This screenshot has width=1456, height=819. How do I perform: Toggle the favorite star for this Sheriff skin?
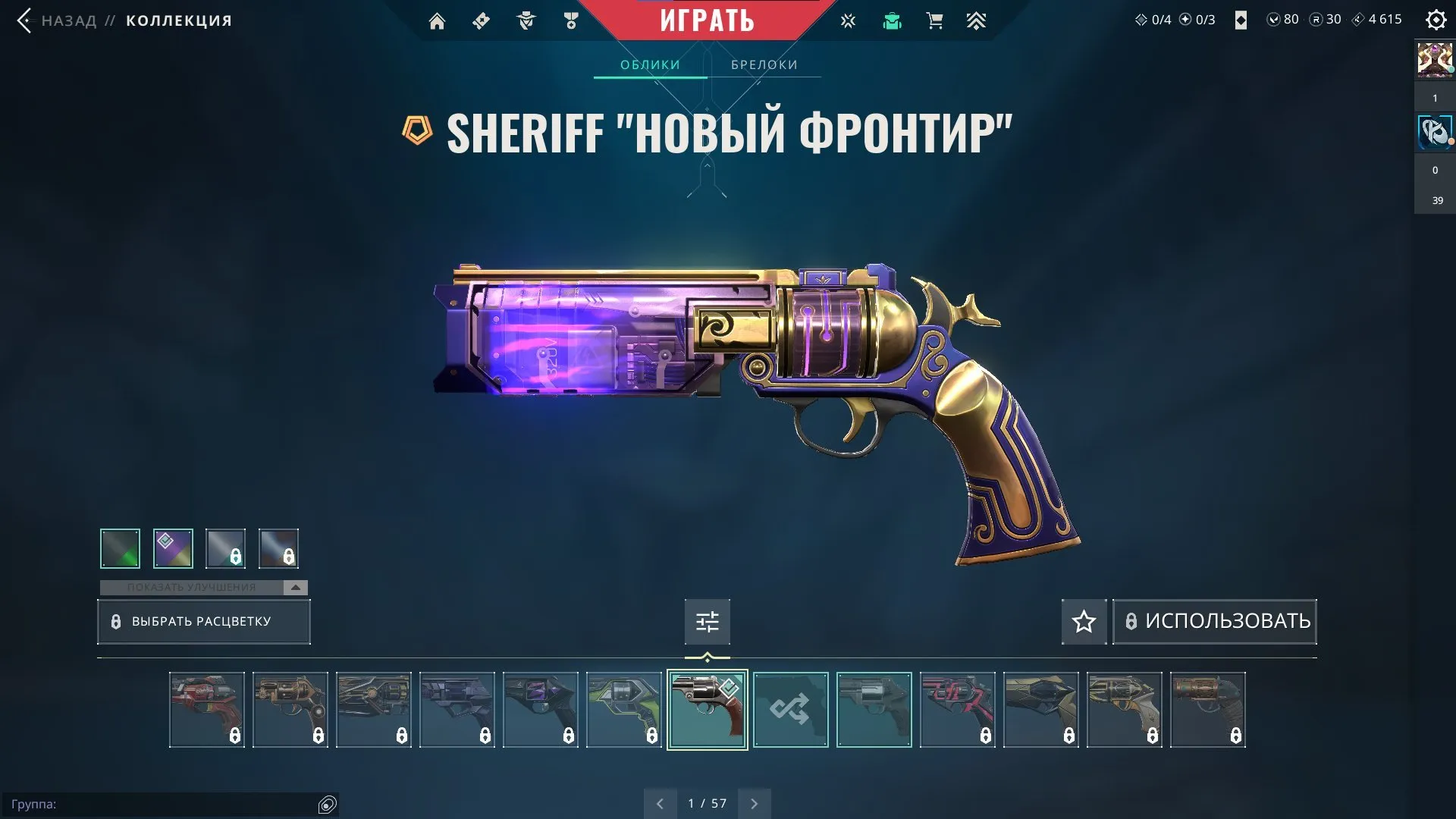click(1083, 621)
